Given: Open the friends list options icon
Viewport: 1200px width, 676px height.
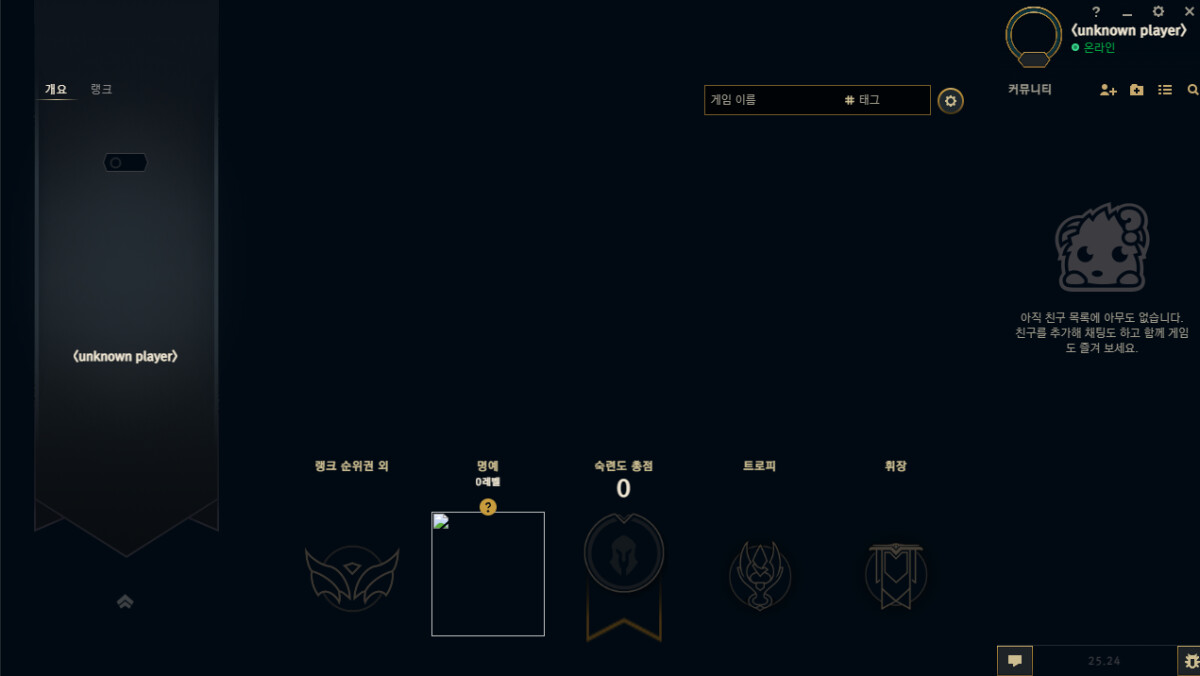Looking at the screenshot, I should tap(1165, 90).
